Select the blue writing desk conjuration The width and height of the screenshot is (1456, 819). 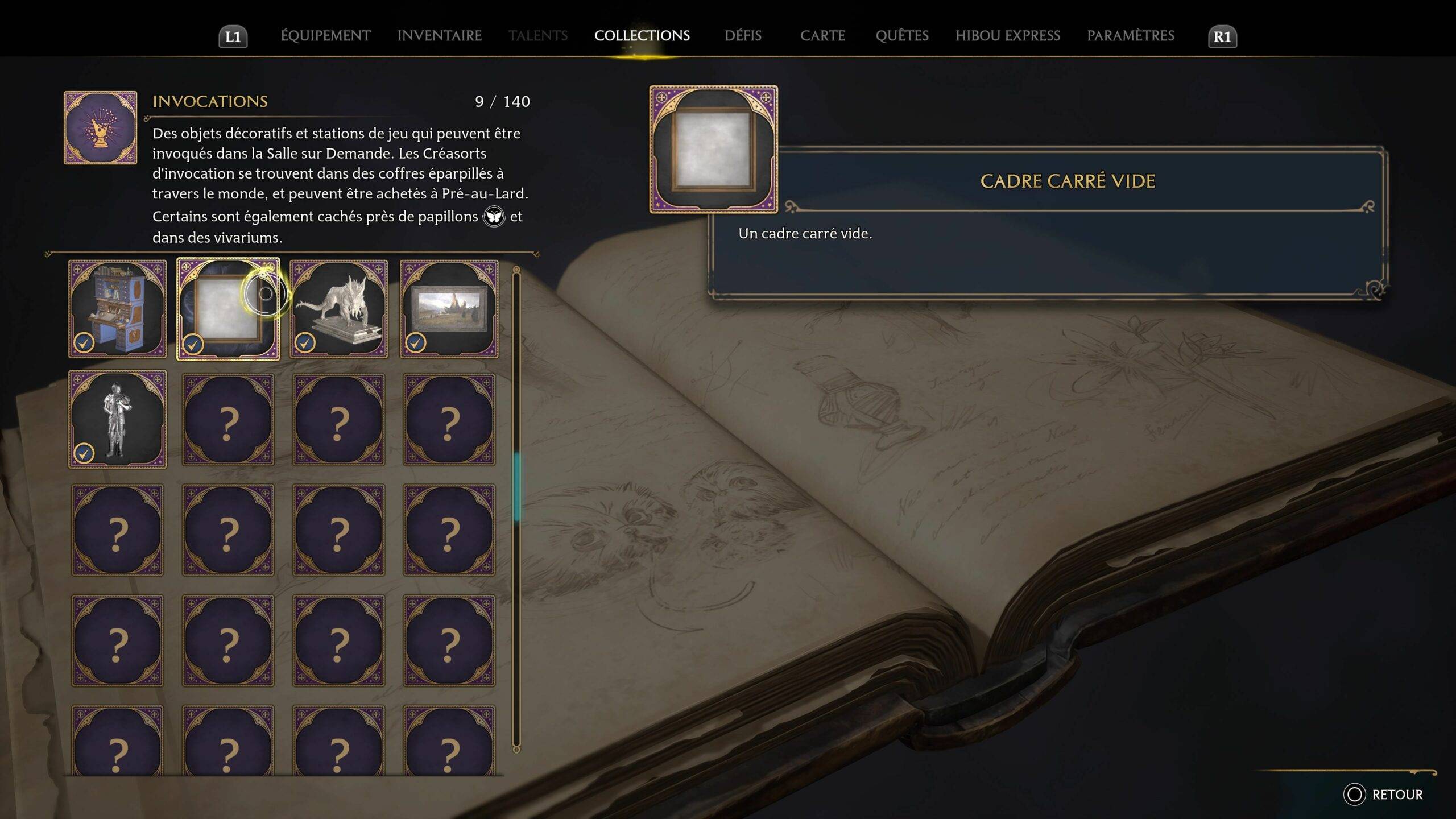[x=118, y=309]
